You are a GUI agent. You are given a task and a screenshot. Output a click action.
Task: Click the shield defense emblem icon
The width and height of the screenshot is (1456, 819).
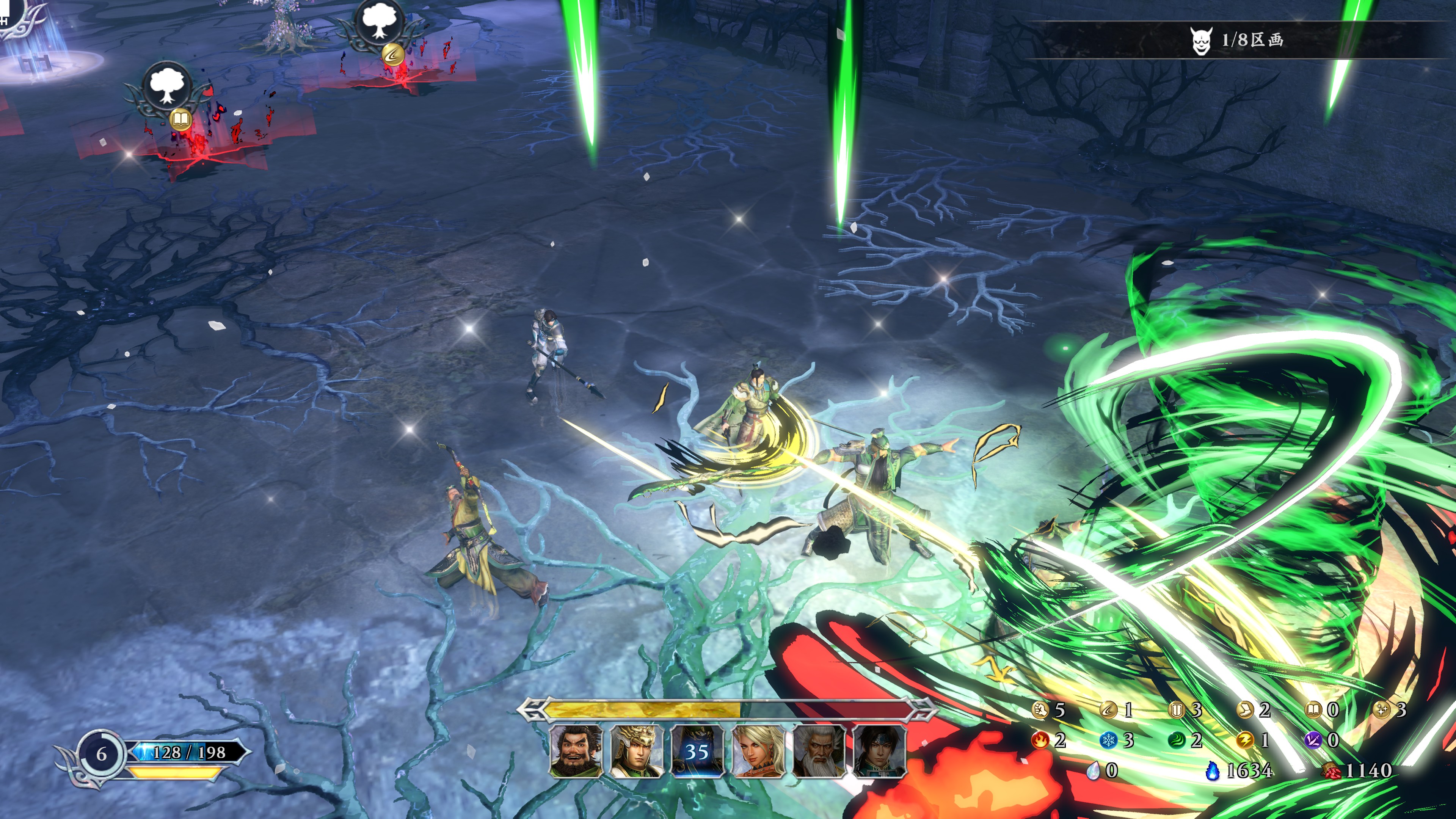pos(1176,710)
